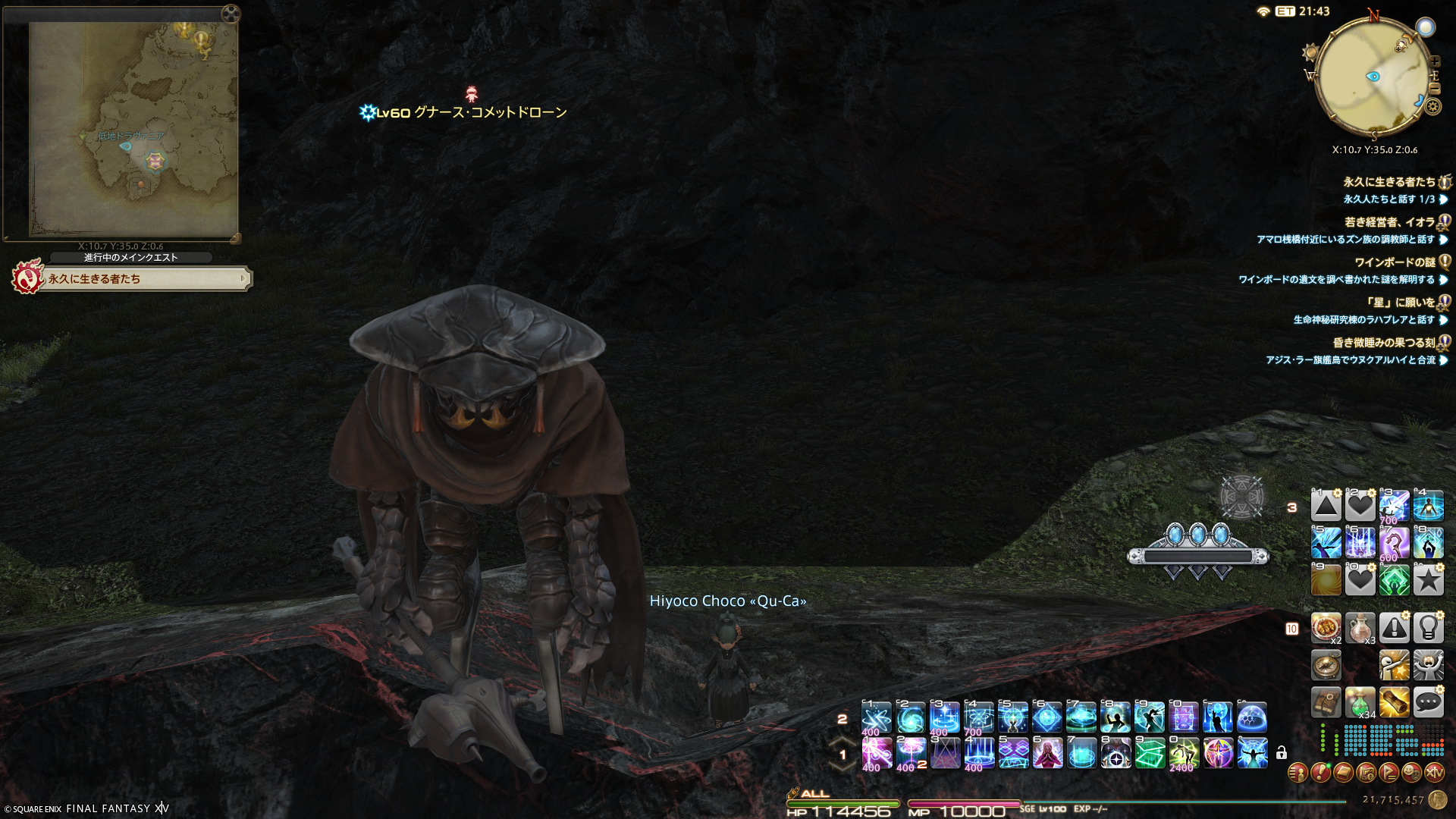This screenshot has width=1456, height=819.
Task: Use the green potion with x34 stack
Action: point(1360,703)
